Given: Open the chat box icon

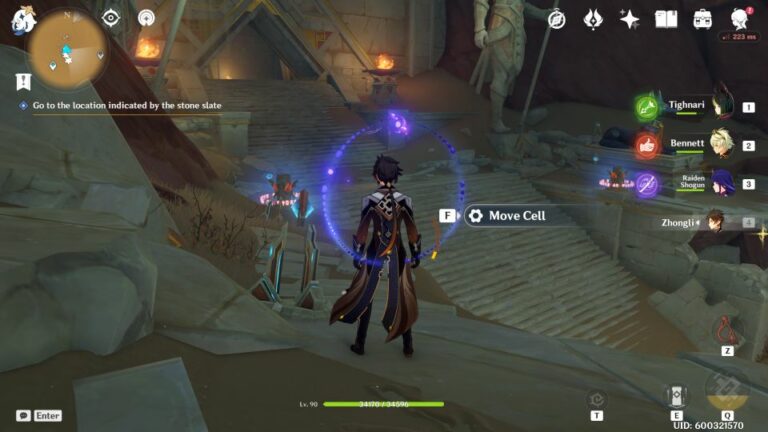Looking at the screenshot, I should click(x=23, y=415).
